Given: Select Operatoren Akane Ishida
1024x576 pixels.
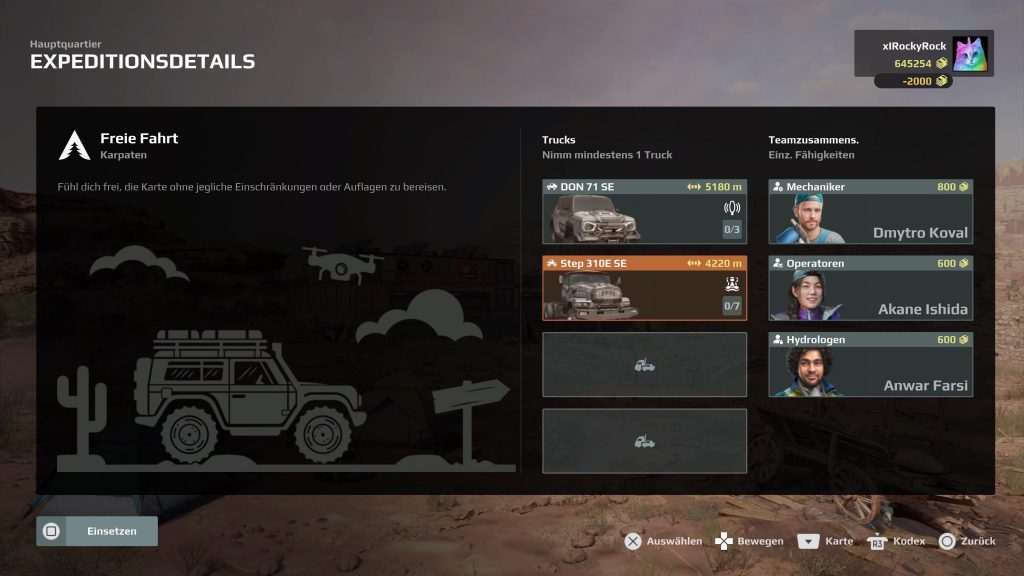Looking at the screenshot, I should point(870,288).
